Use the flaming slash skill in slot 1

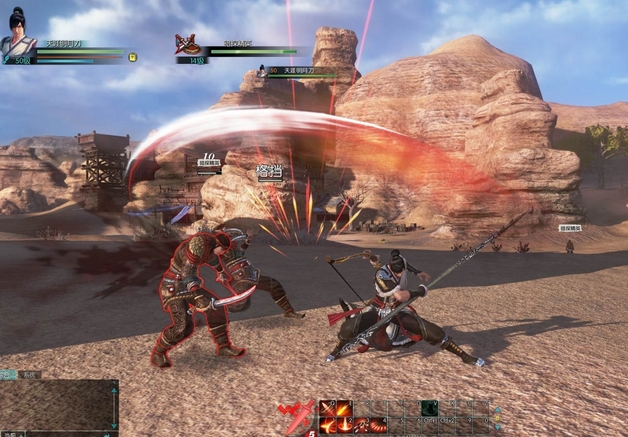click(x=327, y=425)
